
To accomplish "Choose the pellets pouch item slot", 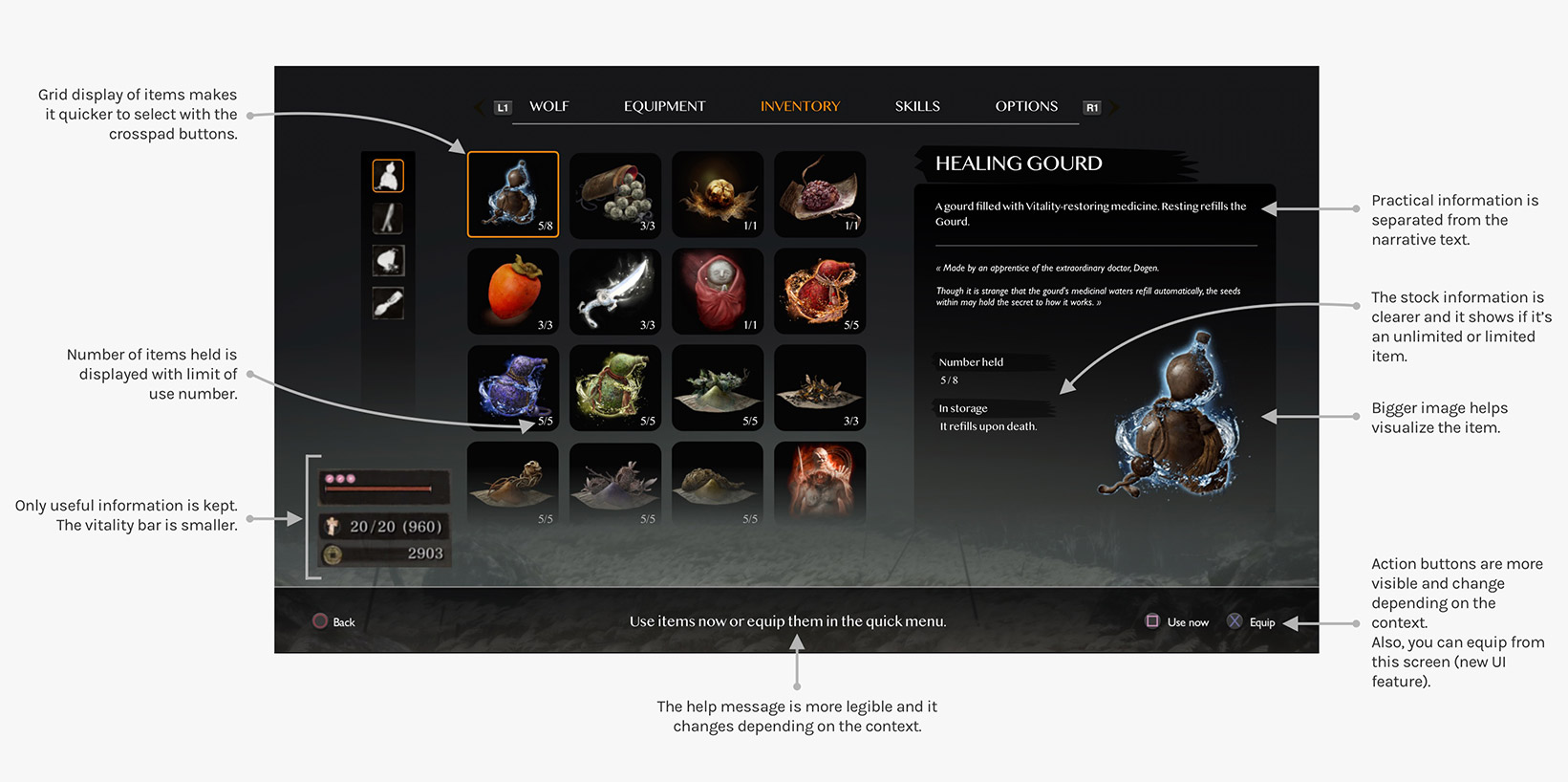I will click(x=615, y=194).
